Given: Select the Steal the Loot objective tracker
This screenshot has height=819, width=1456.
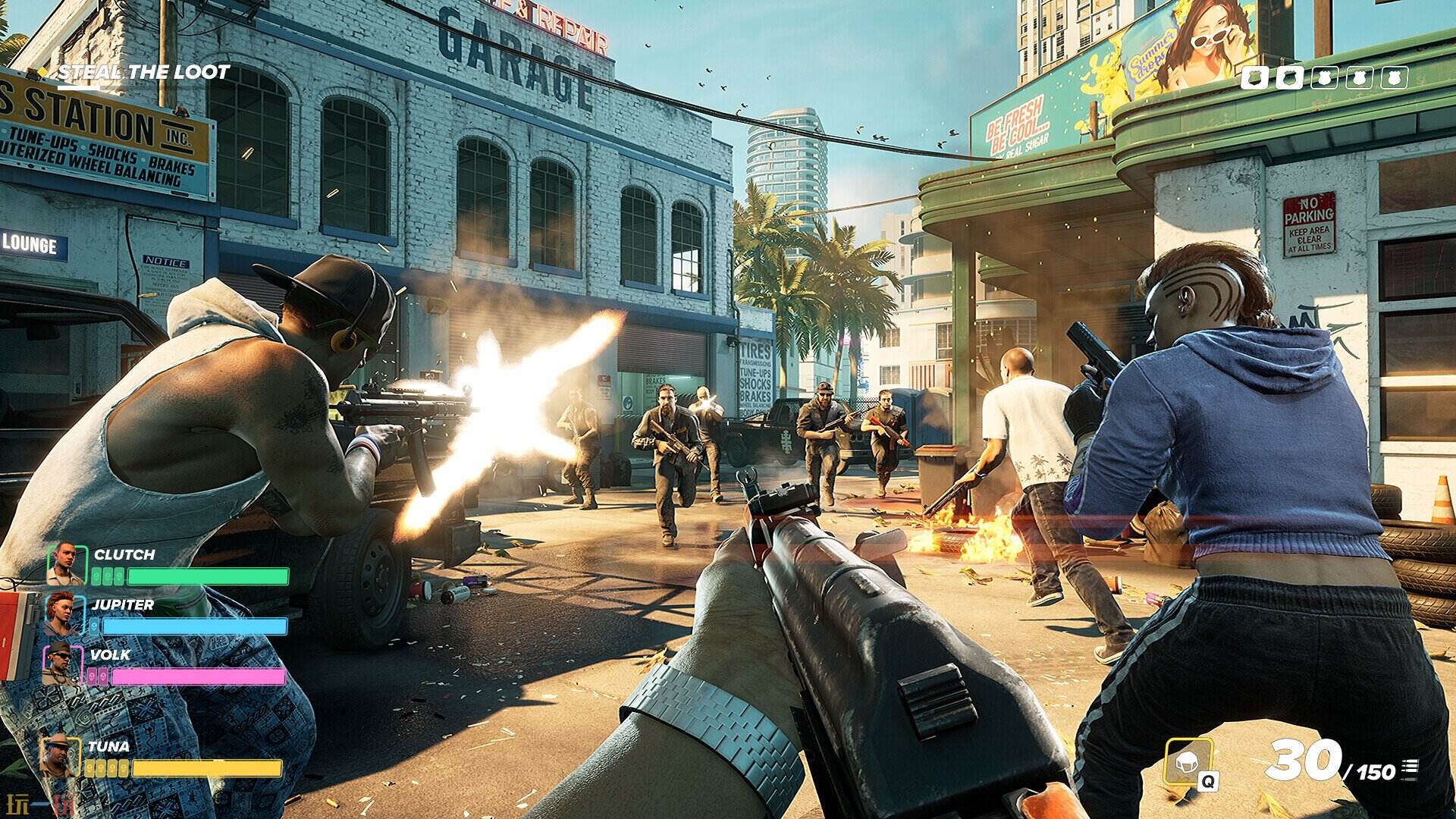Looking at the screenshot, I should [x=143, y=73].
